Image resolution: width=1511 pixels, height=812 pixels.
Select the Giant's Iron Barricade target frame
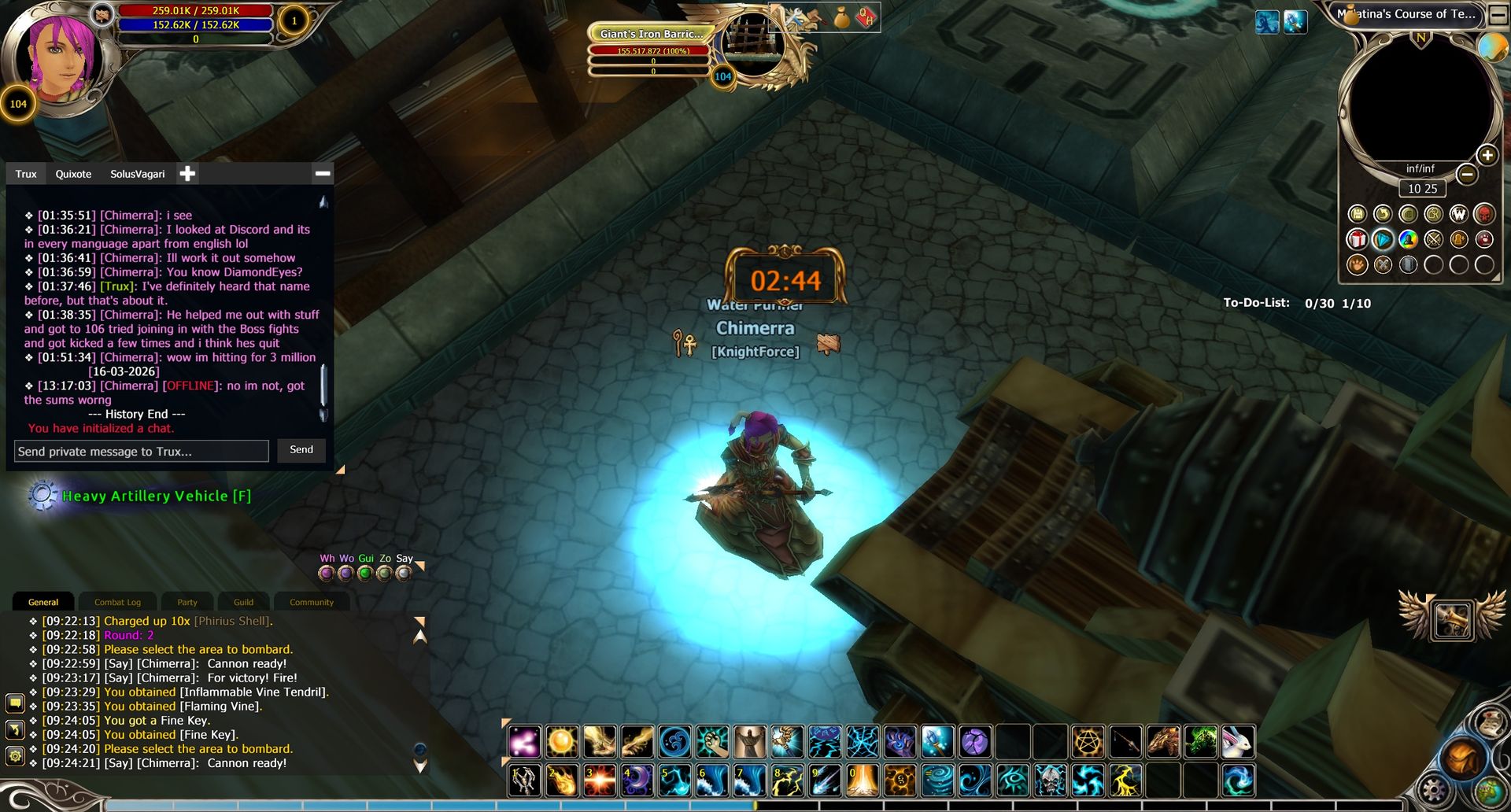click(650, 34)
